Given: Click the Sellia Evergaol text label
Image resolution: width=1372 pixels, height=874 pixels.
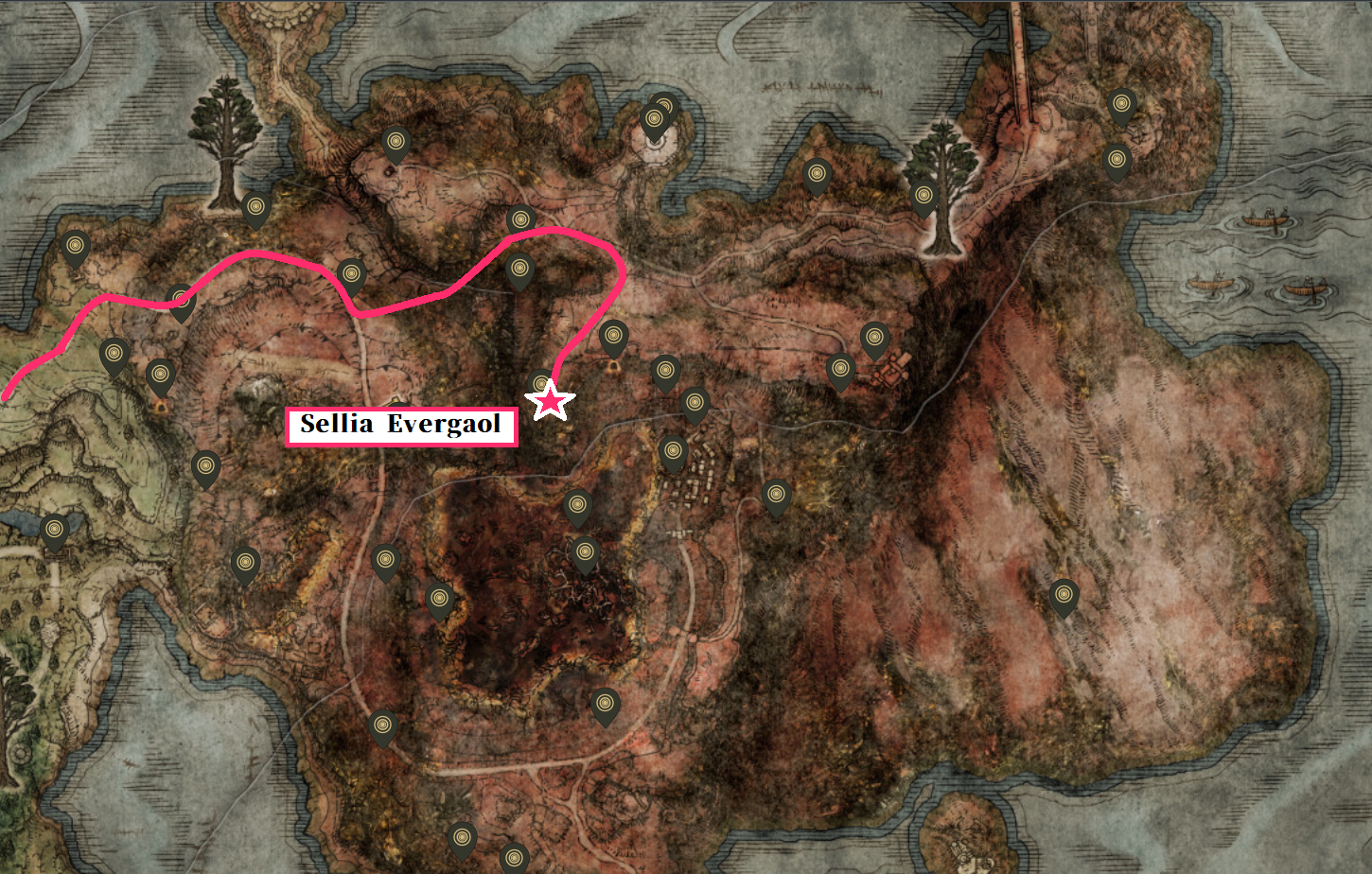Looking at the screenshot, I should [x=401, y=426].
